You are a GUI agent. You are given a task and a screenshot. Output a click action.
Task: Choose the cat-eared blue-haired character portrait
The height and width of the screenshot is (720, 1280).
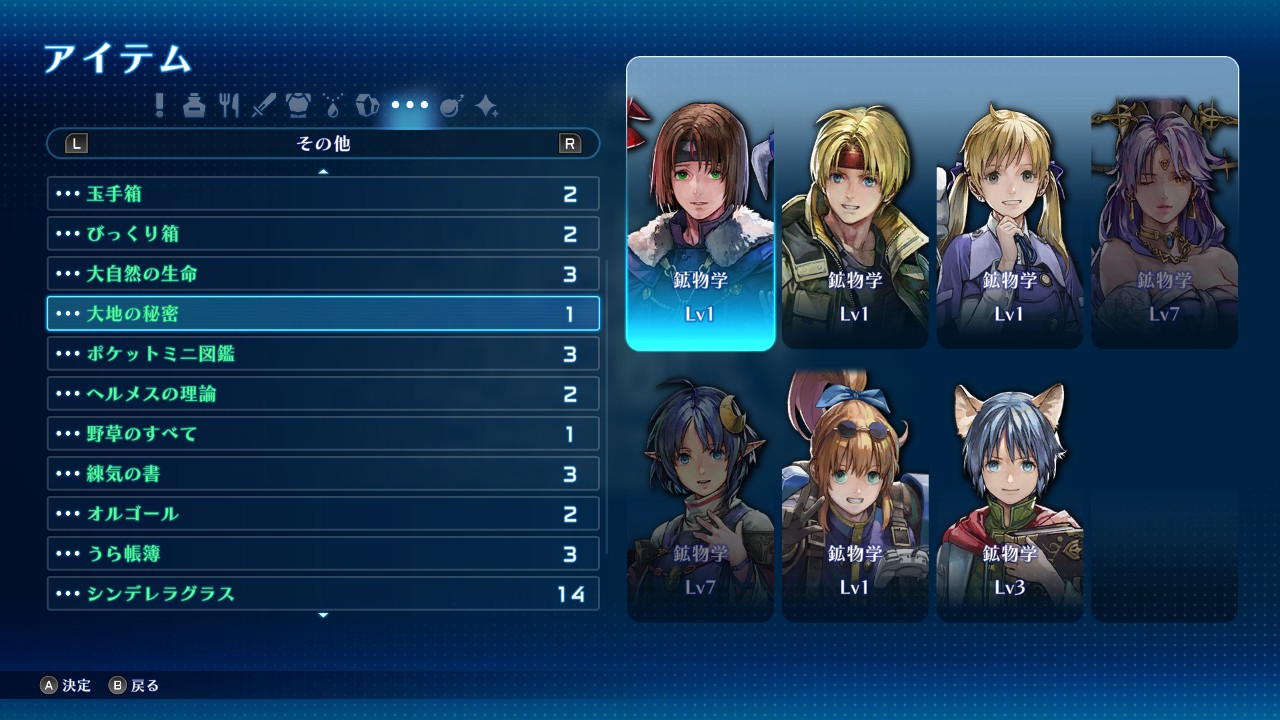(1010, 497)
